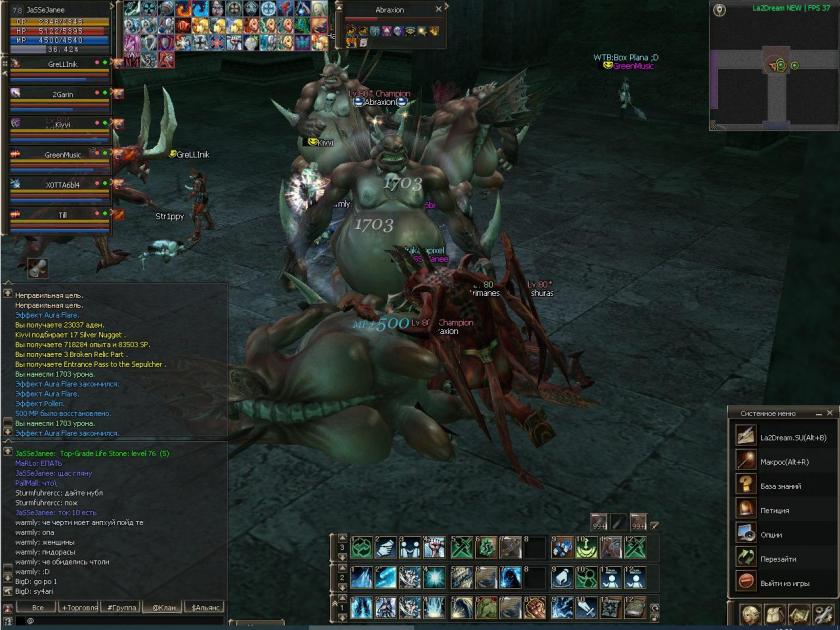Open the La2Dream.SU menu entry

pos(782,437)
